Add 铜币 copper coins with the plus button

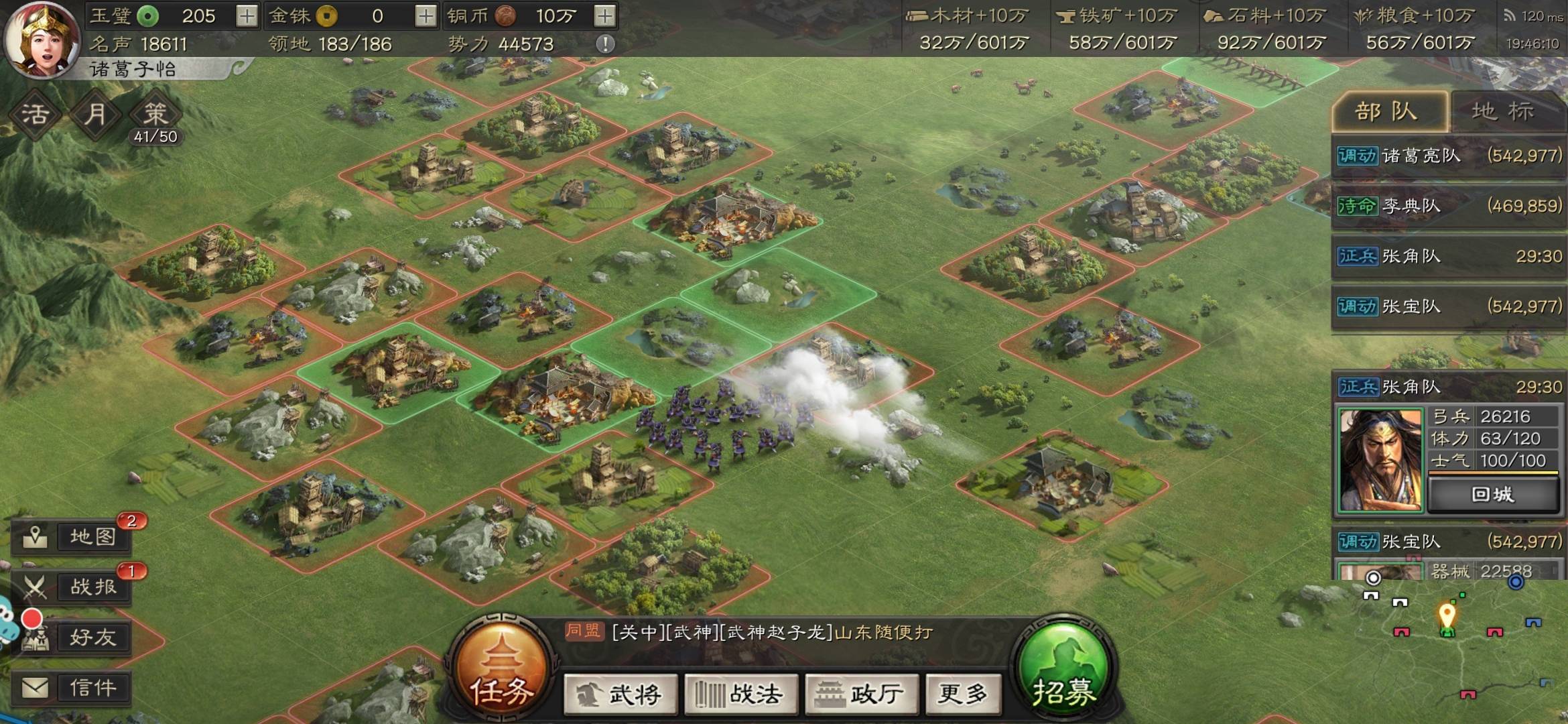604,16
